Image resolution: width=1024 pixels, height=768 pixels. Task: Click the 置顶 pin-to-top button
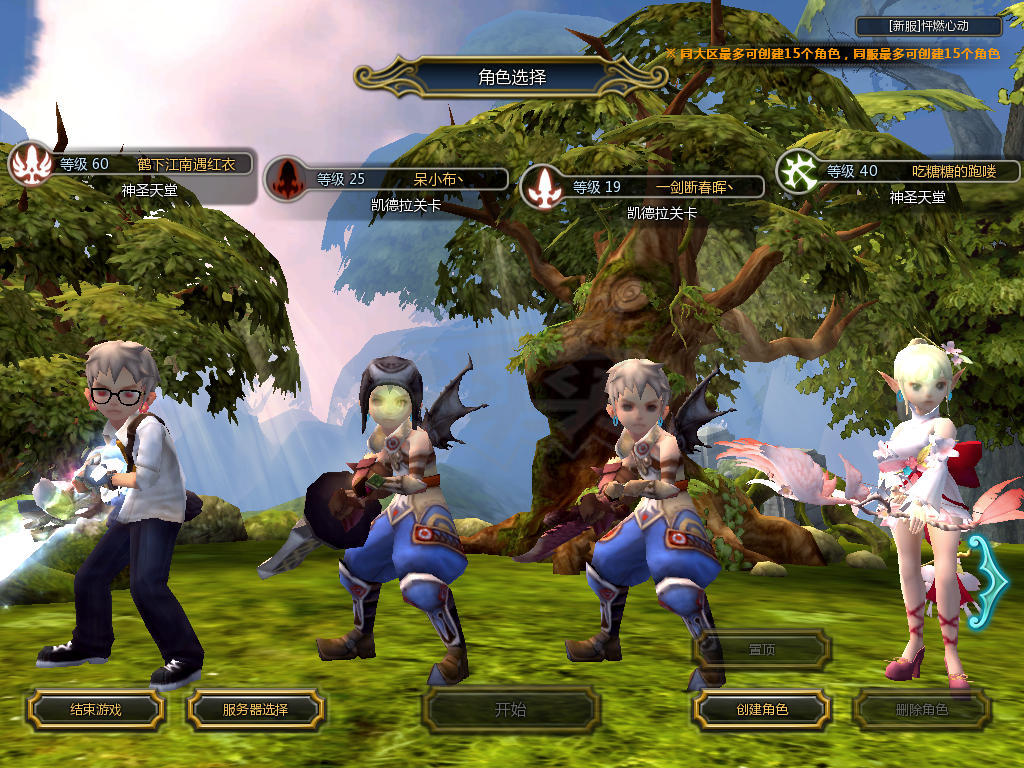point(762,650)
